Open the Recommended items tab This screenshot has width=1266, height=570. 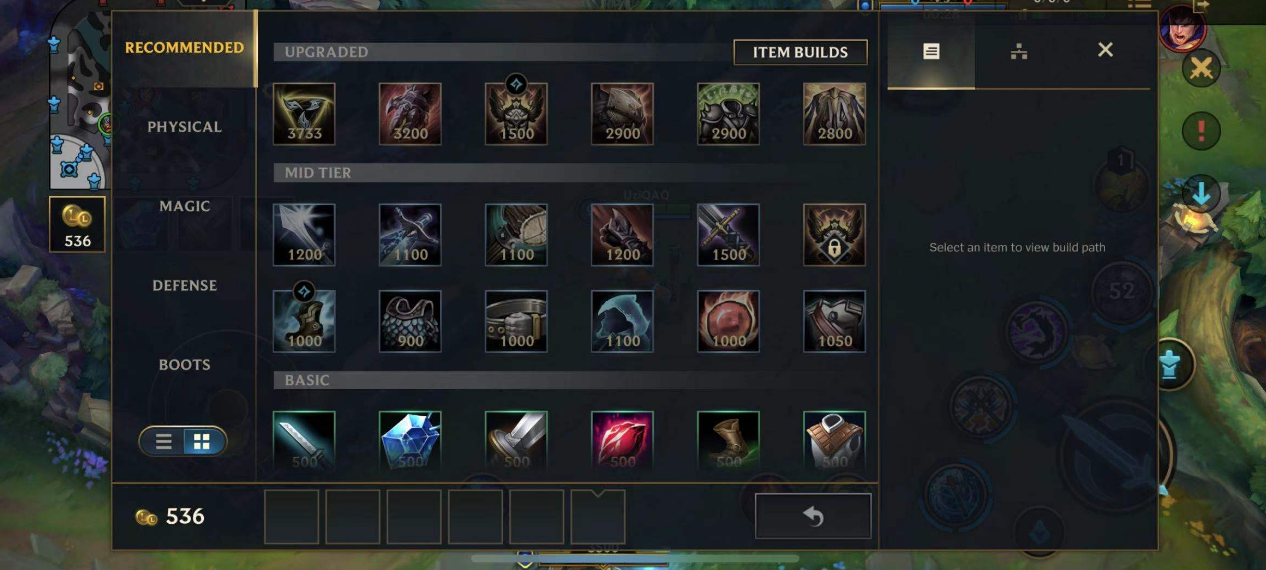184,47
